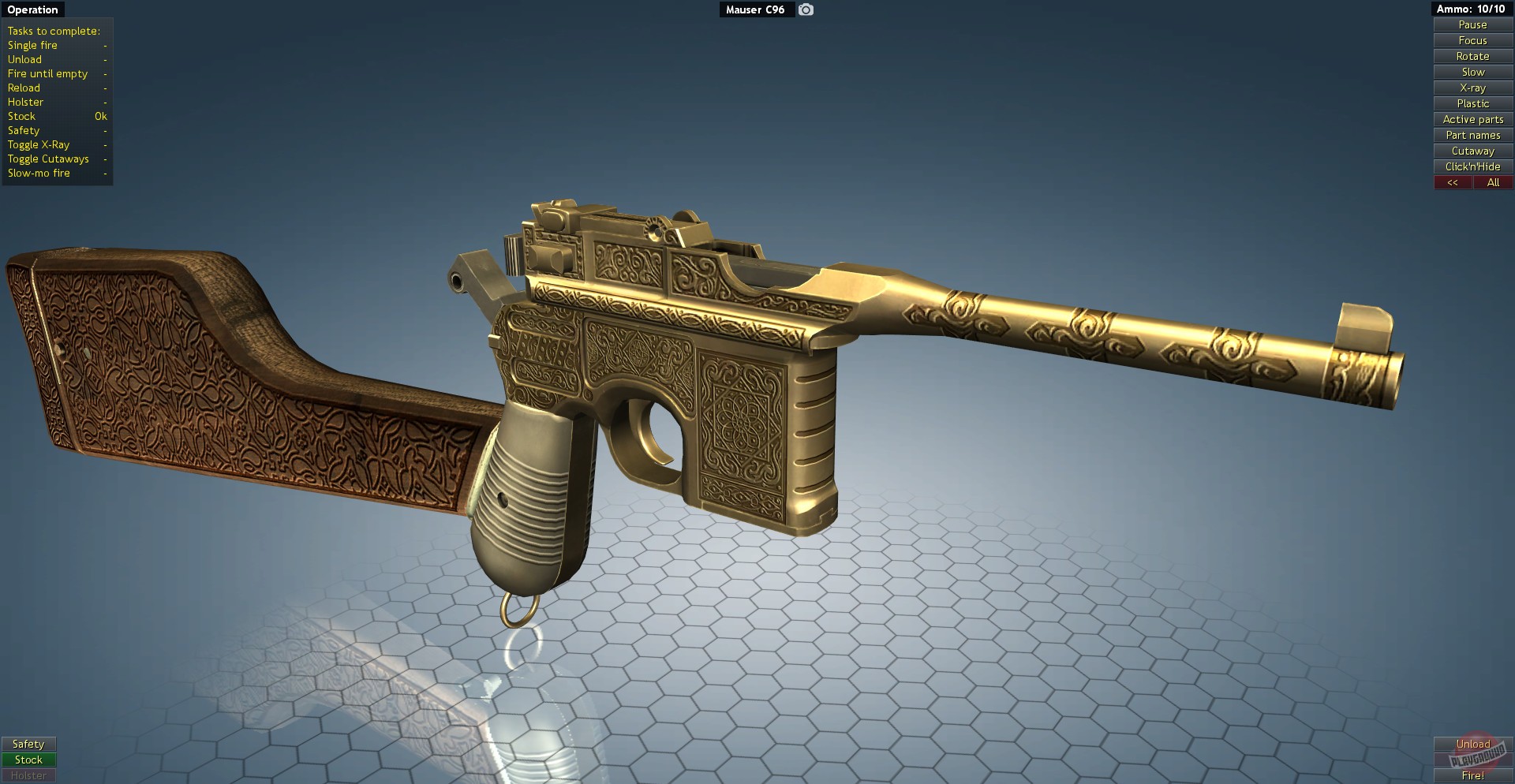Engage the Safety
1515x784 pixels.
(29, 743)
